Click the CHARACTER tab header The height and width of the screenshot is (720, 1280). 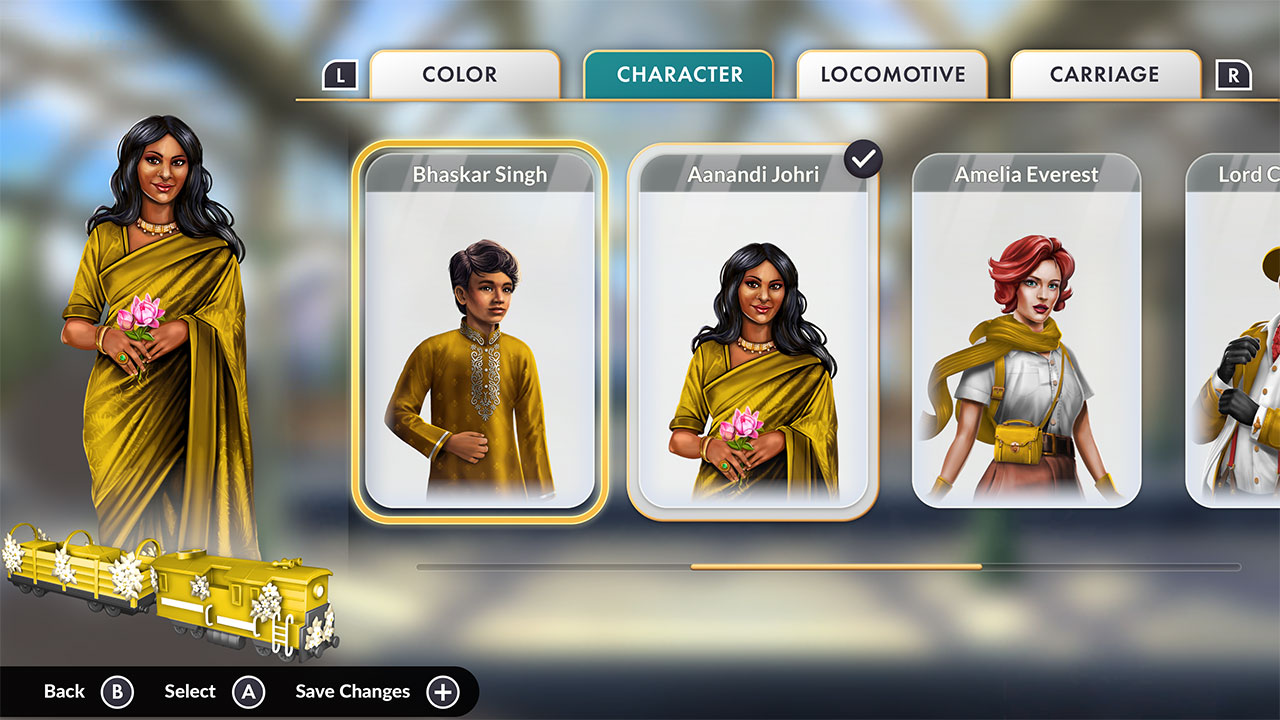point(679,73)
